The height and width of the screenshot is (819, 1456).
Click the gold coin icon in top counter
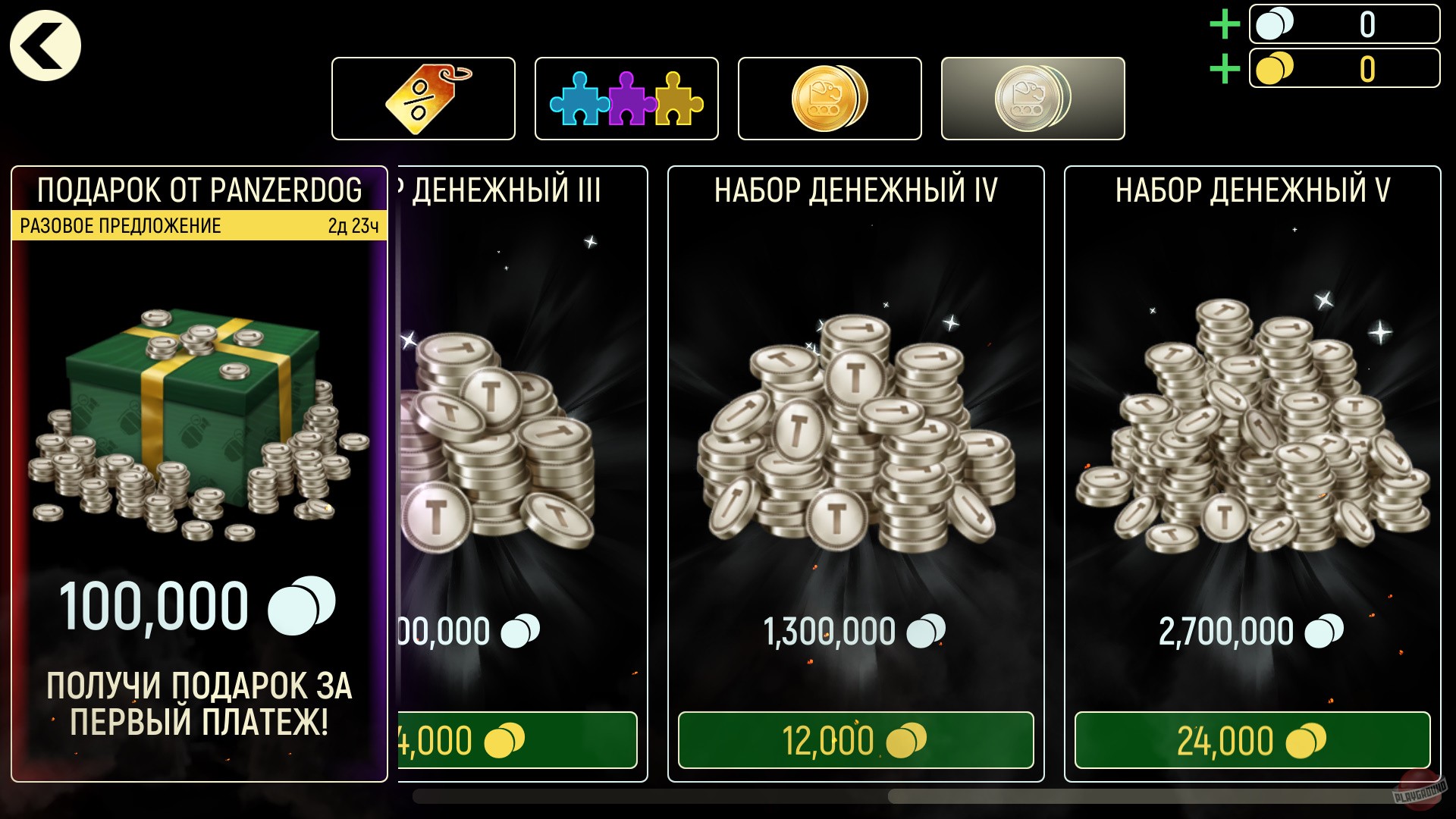tap(1276, 69)
